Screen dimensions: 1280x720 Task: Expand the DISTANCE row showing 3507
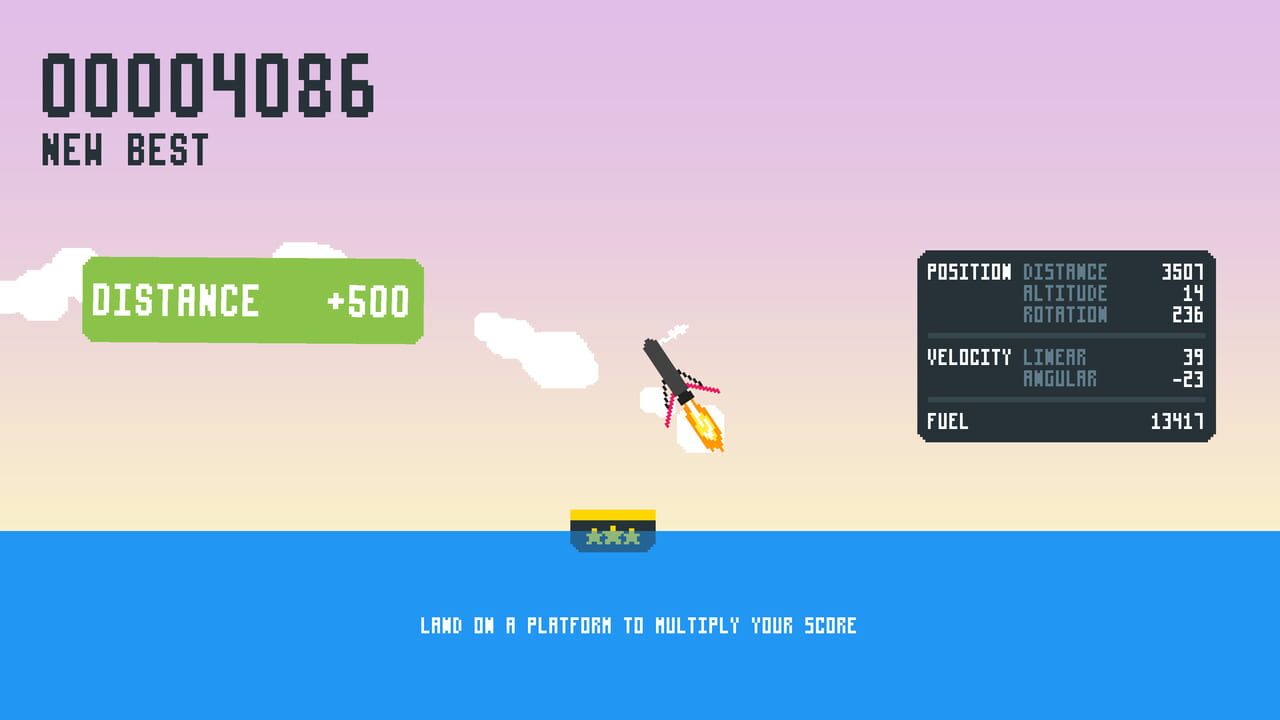[x=1180, y=272]
